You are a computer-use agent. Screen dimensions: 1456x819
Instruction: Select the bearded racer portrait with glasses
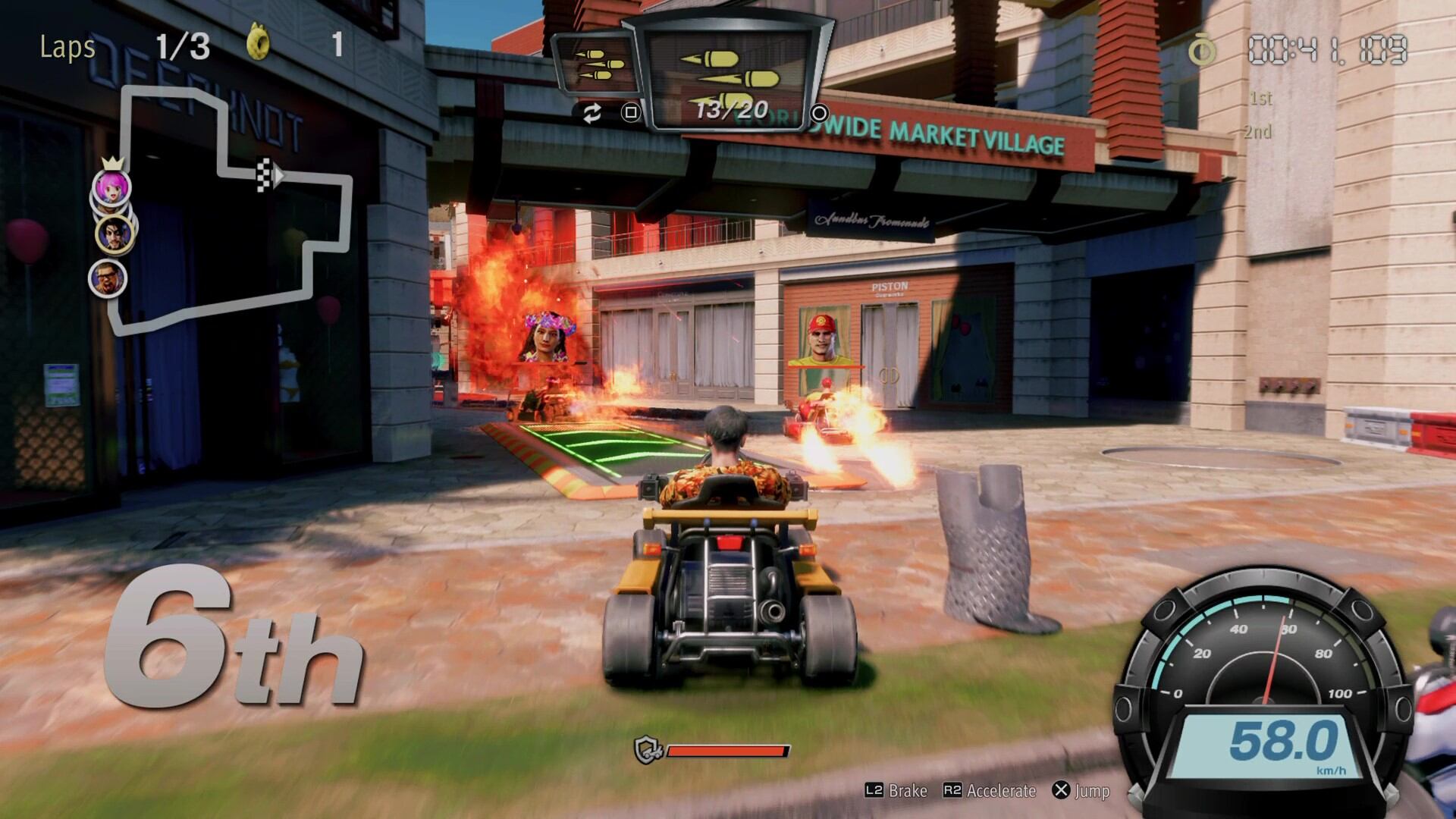tap(107, 278)
